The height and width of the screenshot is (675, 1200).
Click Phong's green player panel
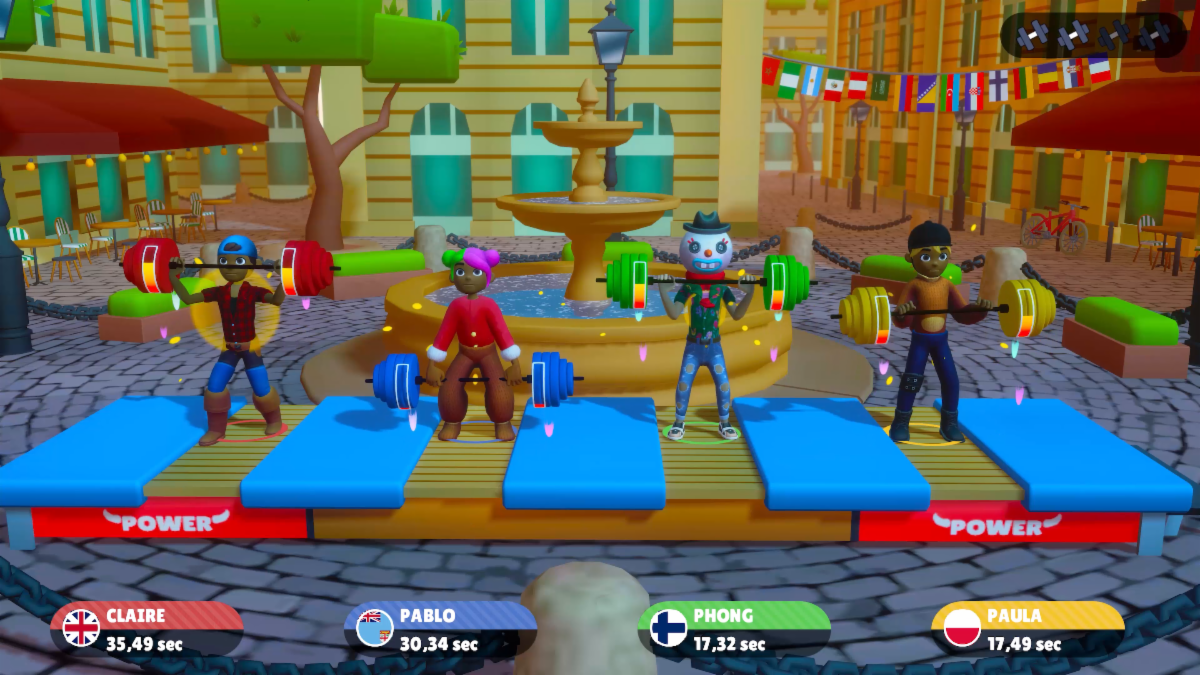click(734, 629)
